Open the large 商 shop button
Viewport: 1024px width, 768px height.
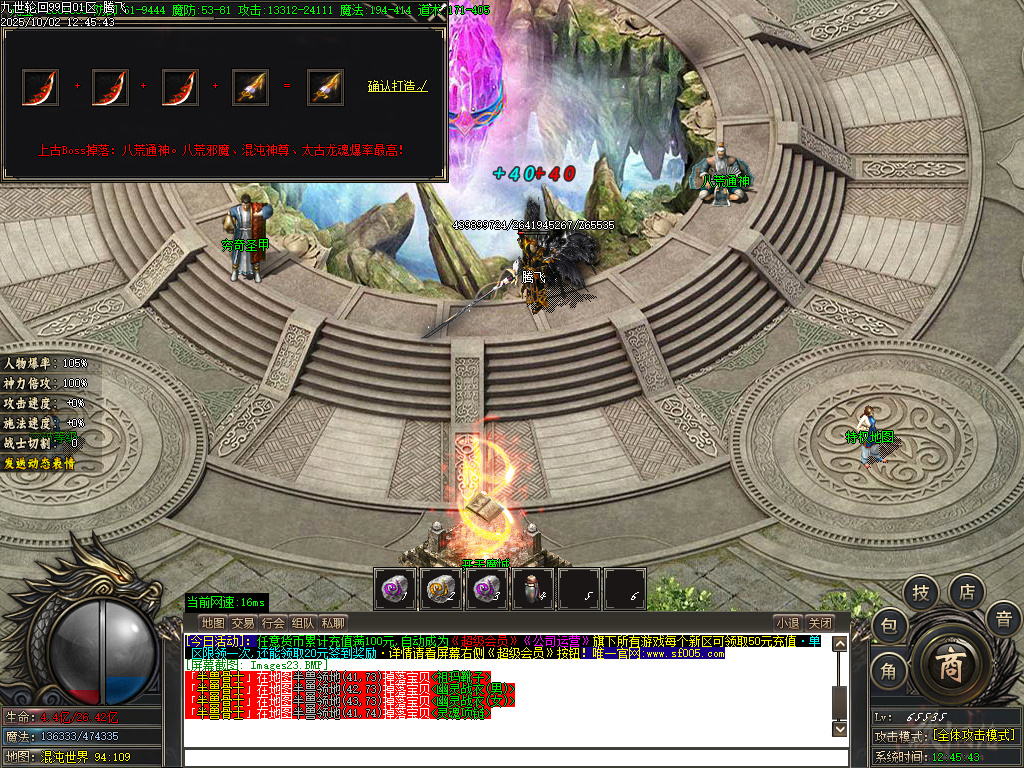[949, 666]
